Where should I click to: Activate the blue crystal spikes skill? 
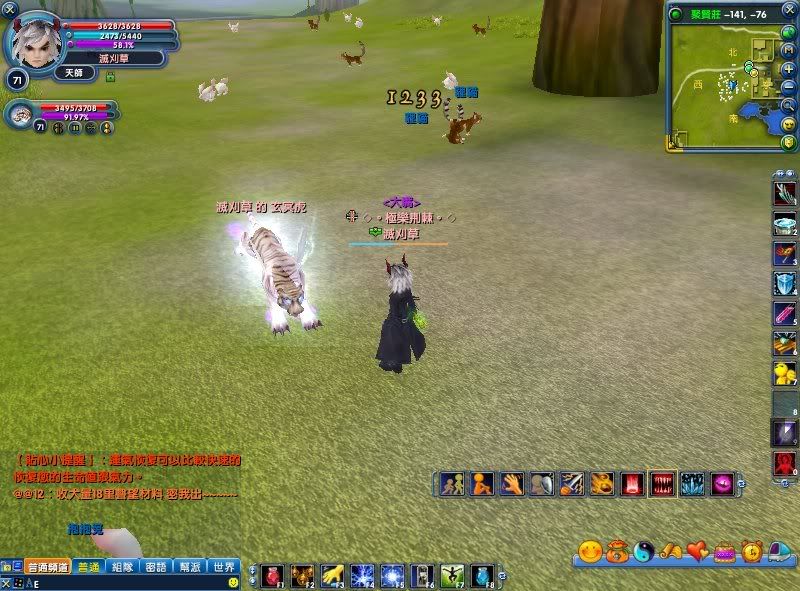[x=691, y=484]
